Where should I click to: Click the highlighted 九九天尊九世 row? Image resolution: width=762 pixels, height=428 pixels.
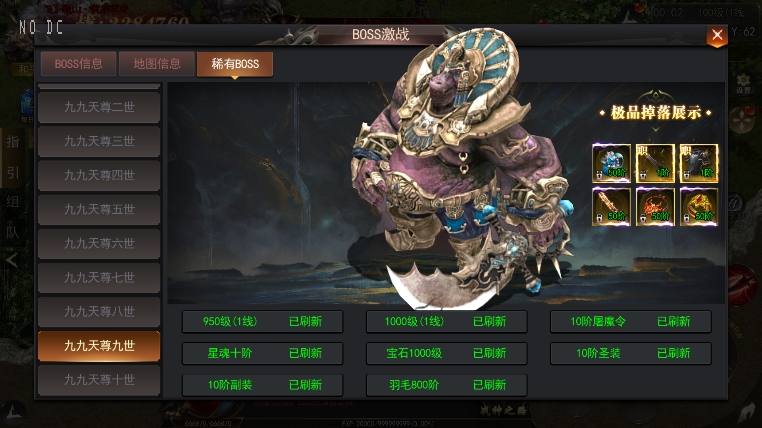click(99, 346)
